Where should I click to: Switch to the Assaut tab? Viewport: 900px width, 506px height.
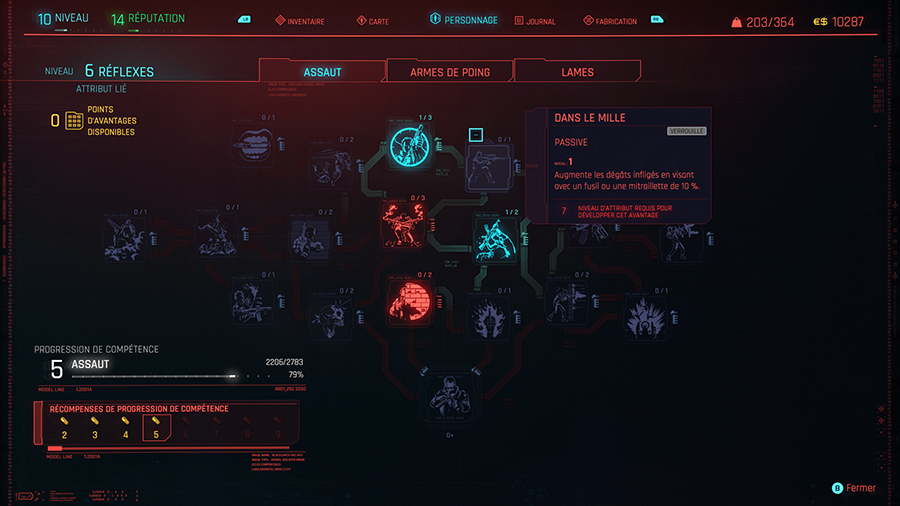point(322,72)
